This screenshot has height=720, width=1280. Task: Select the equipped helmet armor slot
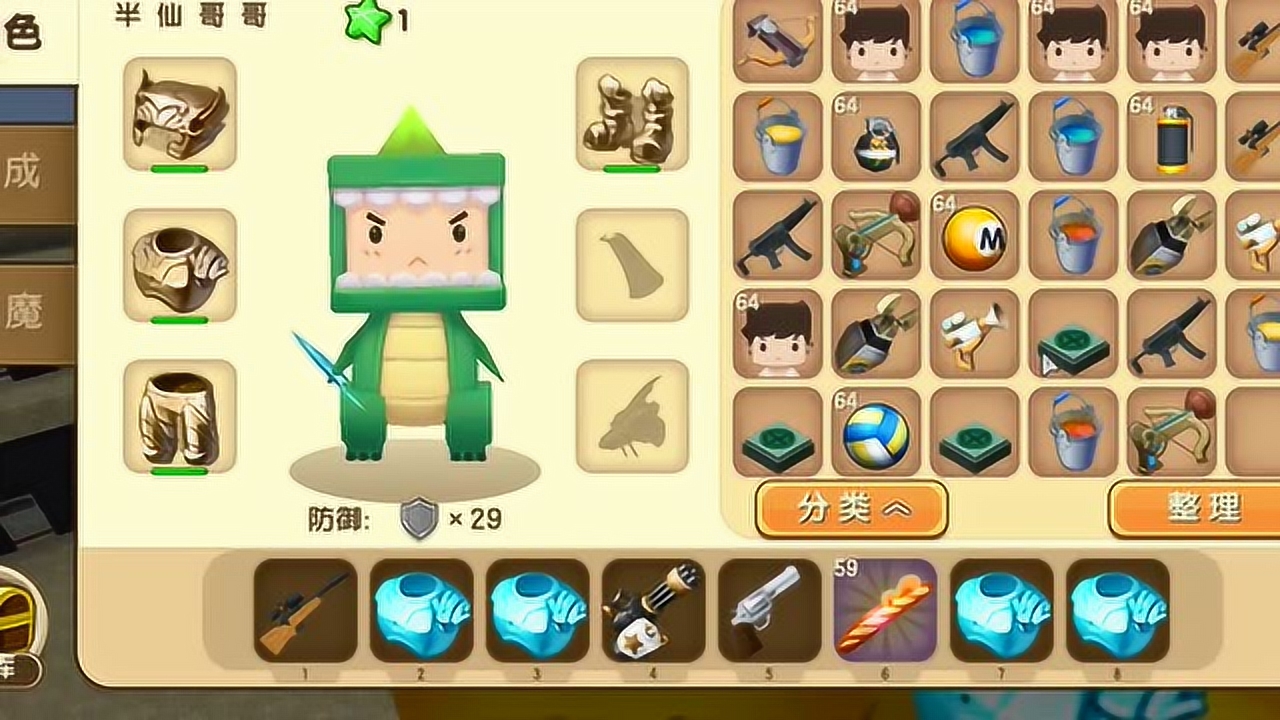point(180,114)
